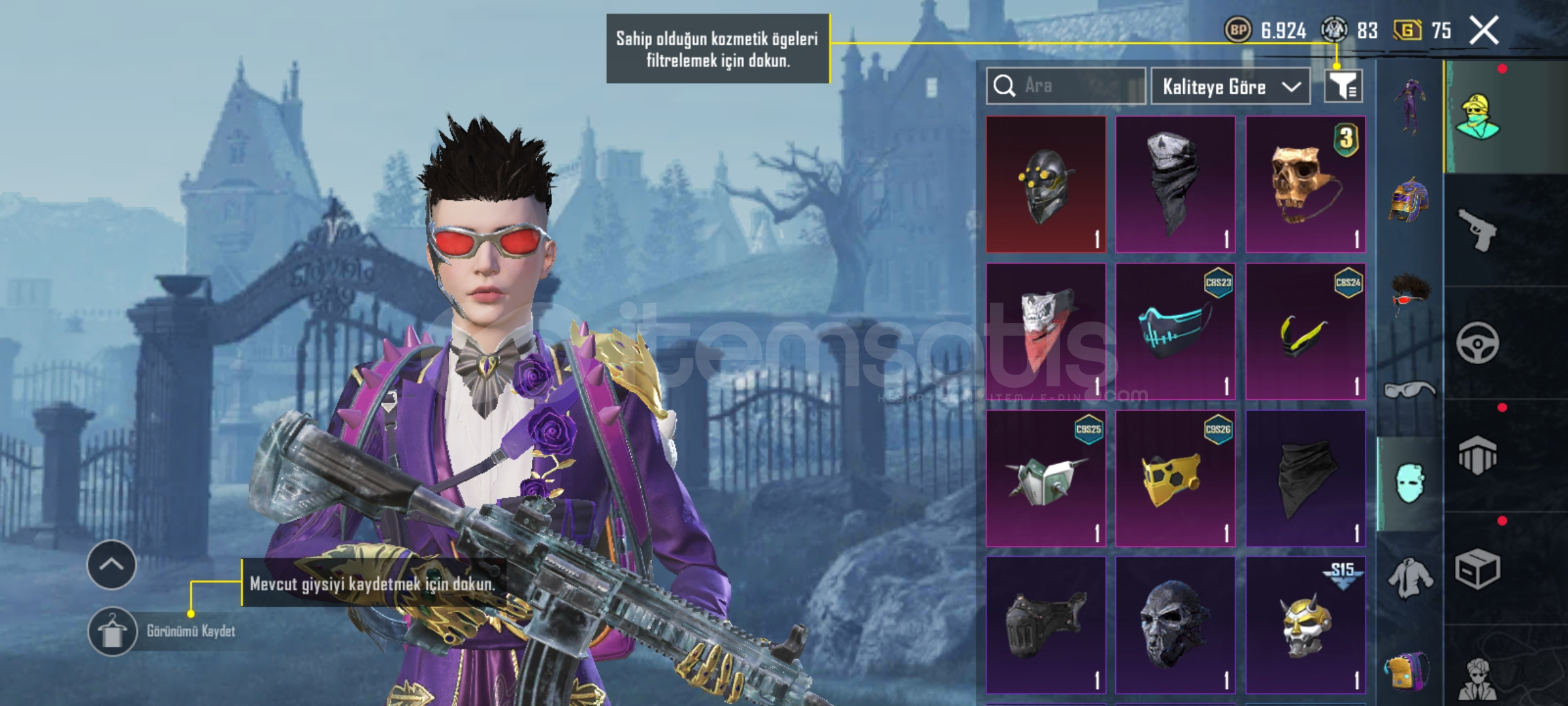
Task: Select the spiked green C9S25 mask
Action: [x=1045, y=479]
